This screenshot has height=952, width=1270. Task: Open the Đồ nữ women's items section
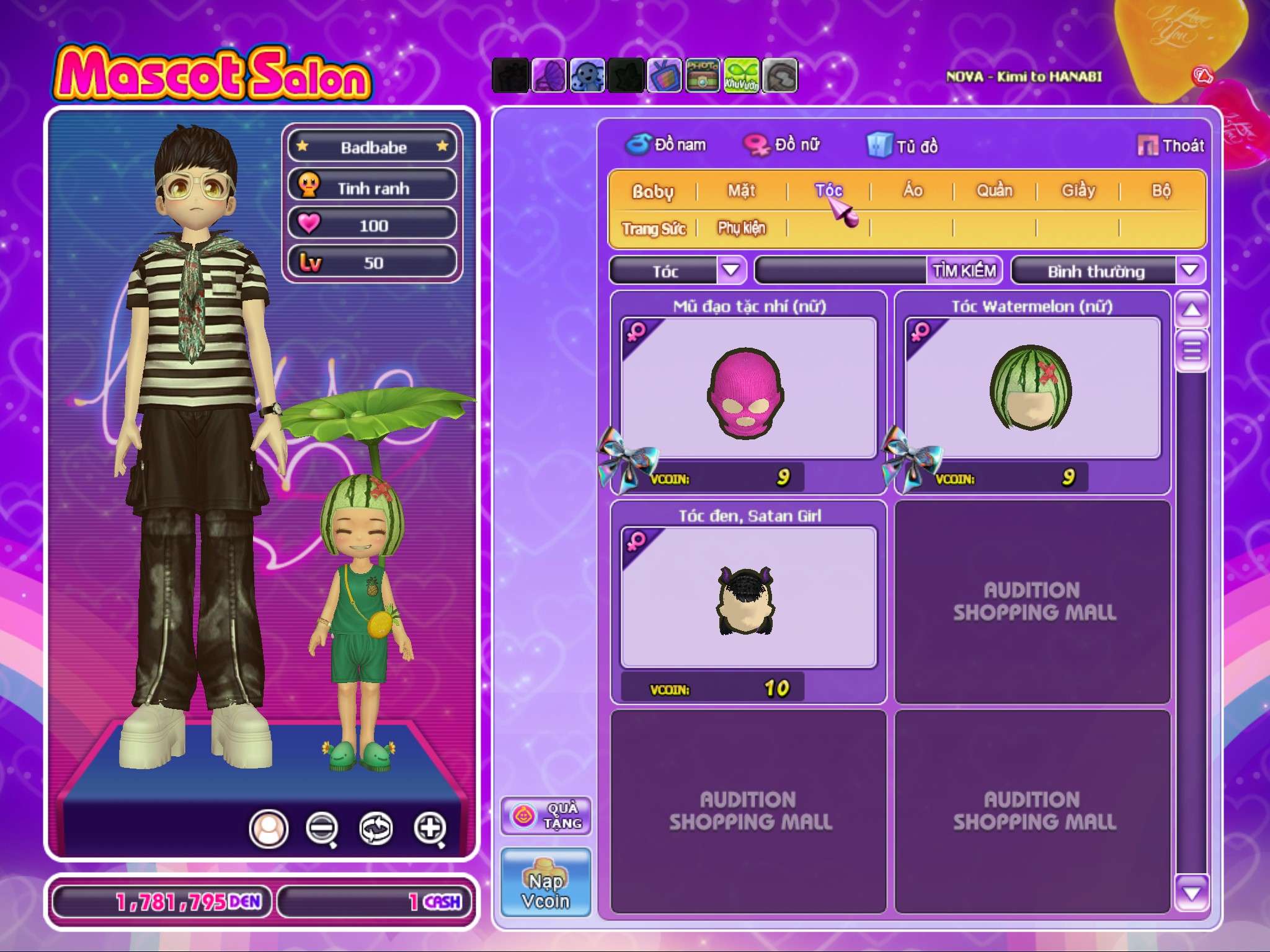[783, 145]
